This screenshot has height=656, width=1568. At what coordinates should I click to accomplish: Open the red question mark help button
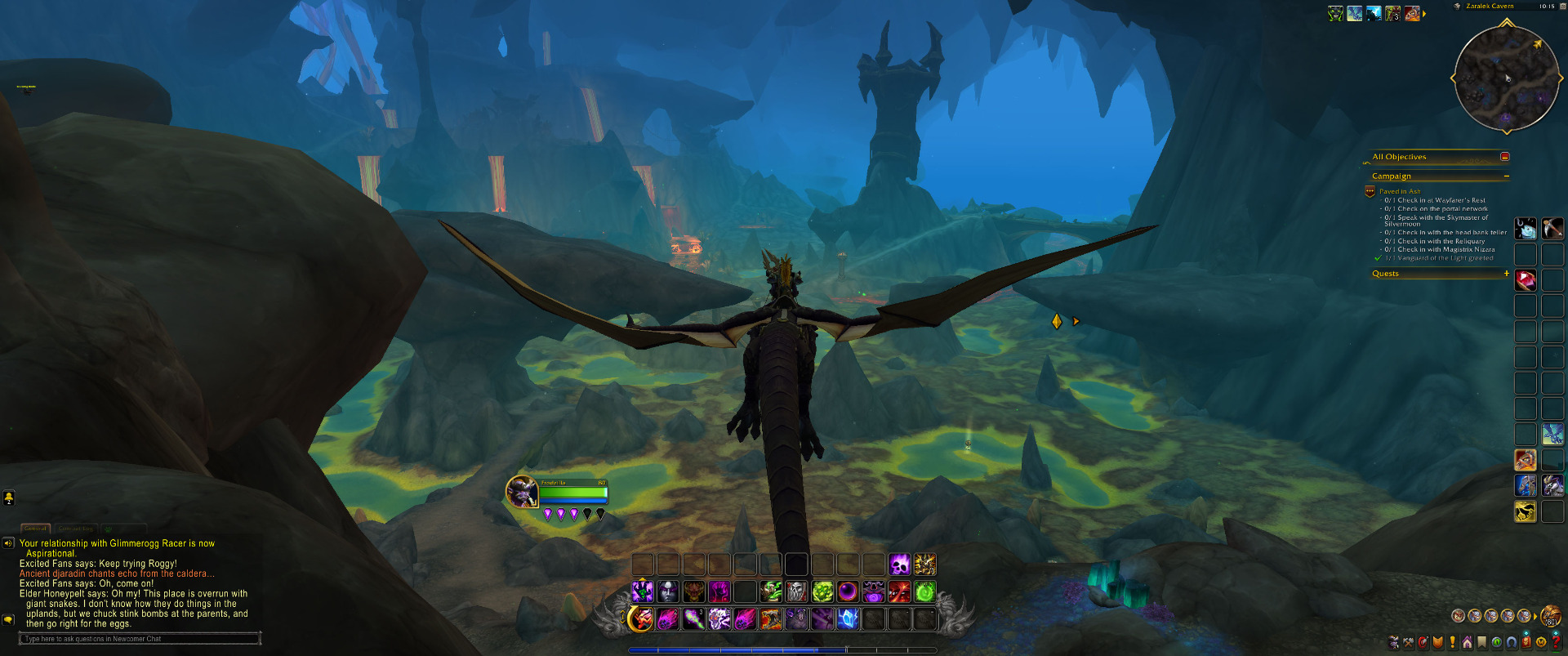(1557, 643)
